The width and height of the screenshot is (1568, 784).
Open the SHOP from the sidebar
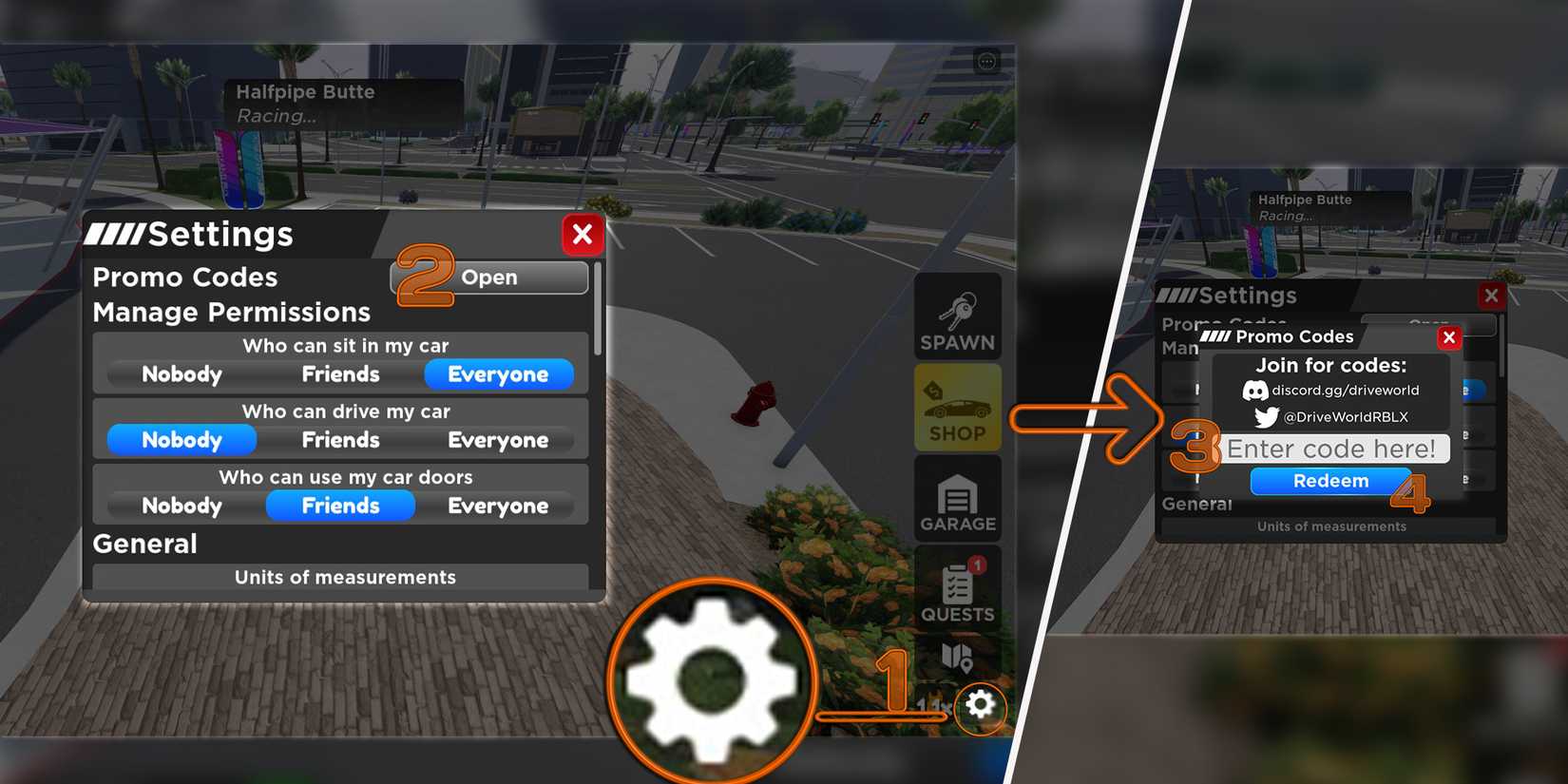pos(957,407)
